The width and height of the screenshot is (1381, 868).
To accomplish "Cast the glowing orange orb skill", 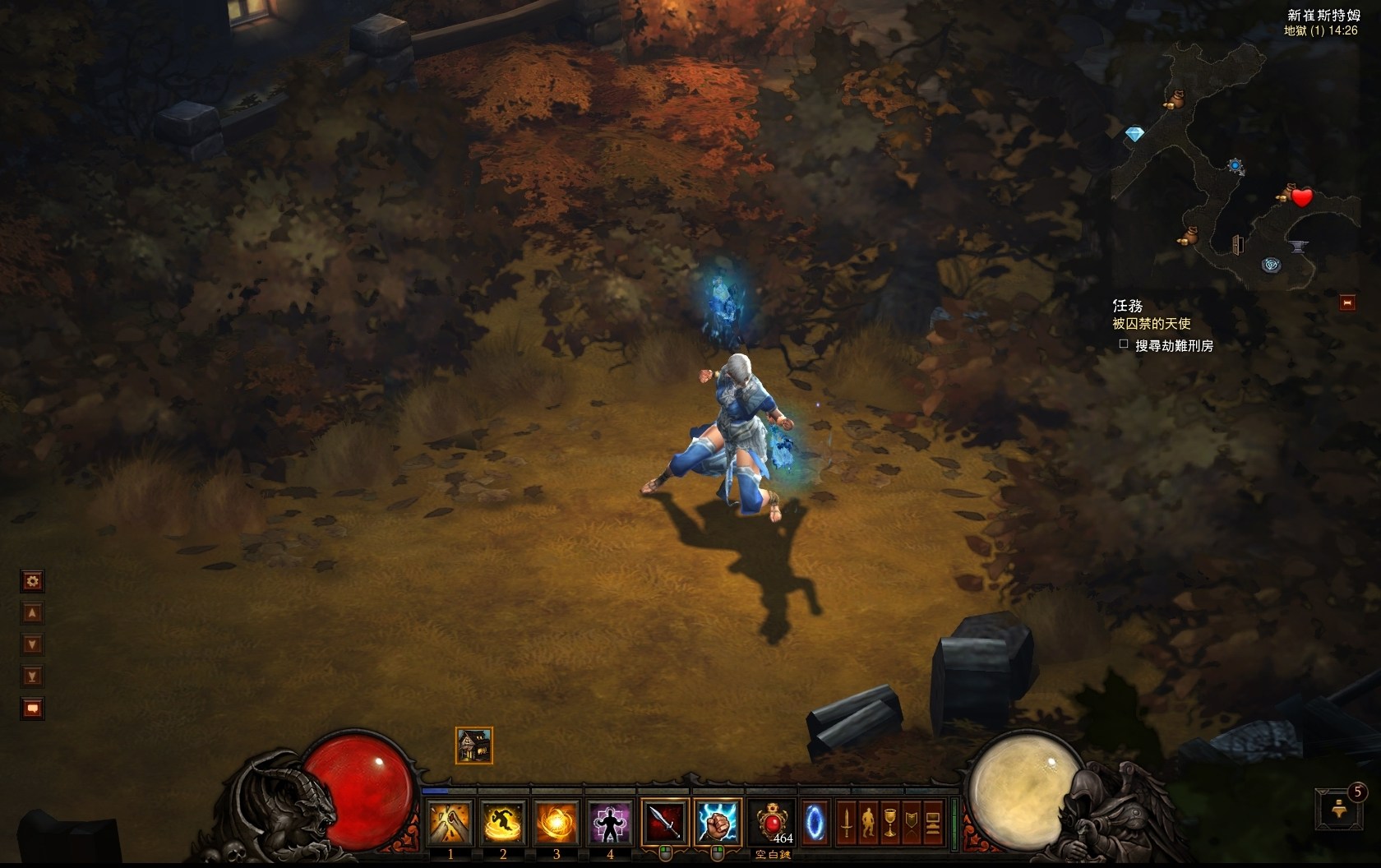I will tap(557, 823).
